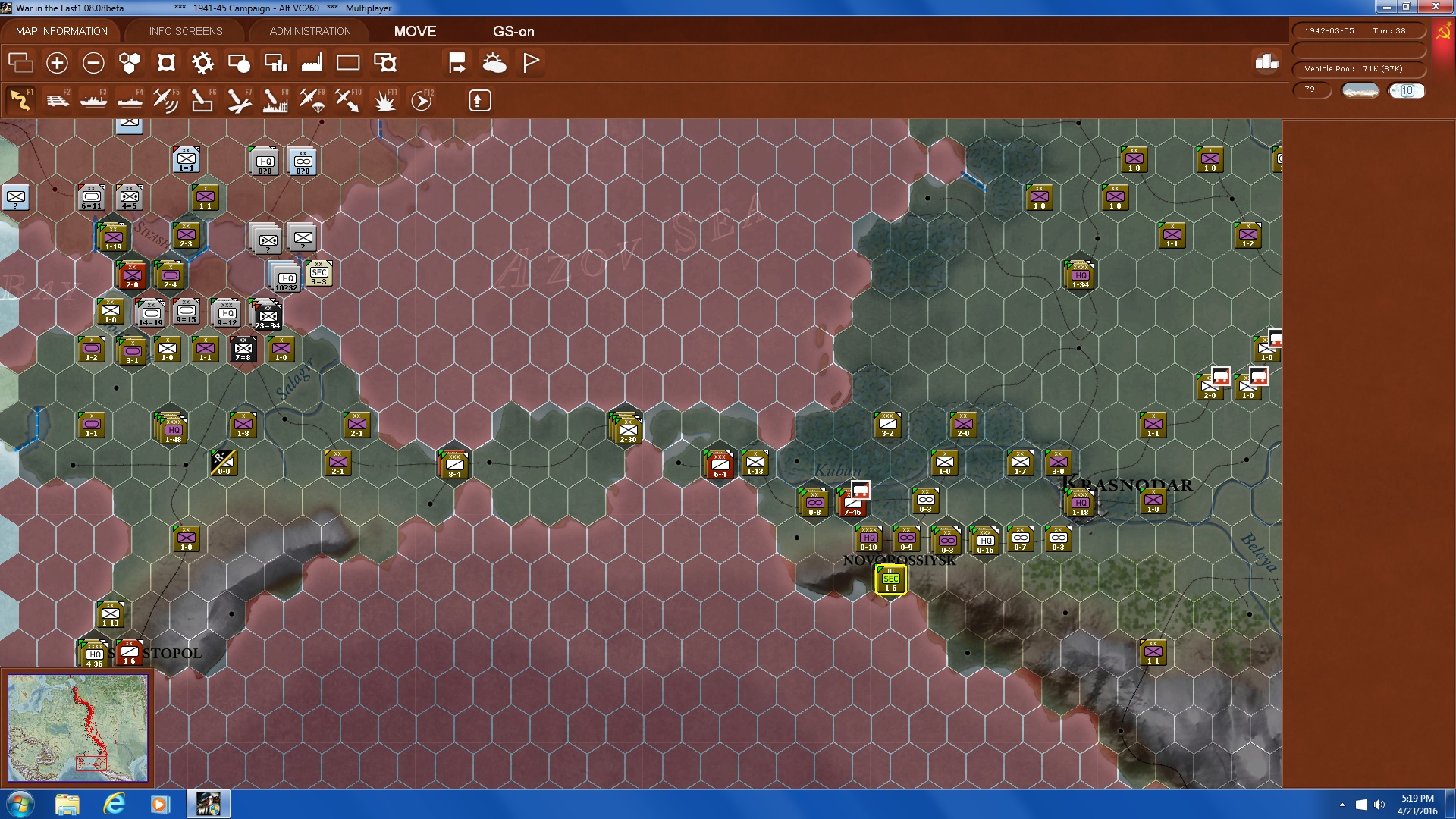1456x819 pixels.
Task: Open the INFO SCREENS tab
Action: click(185, 31)
